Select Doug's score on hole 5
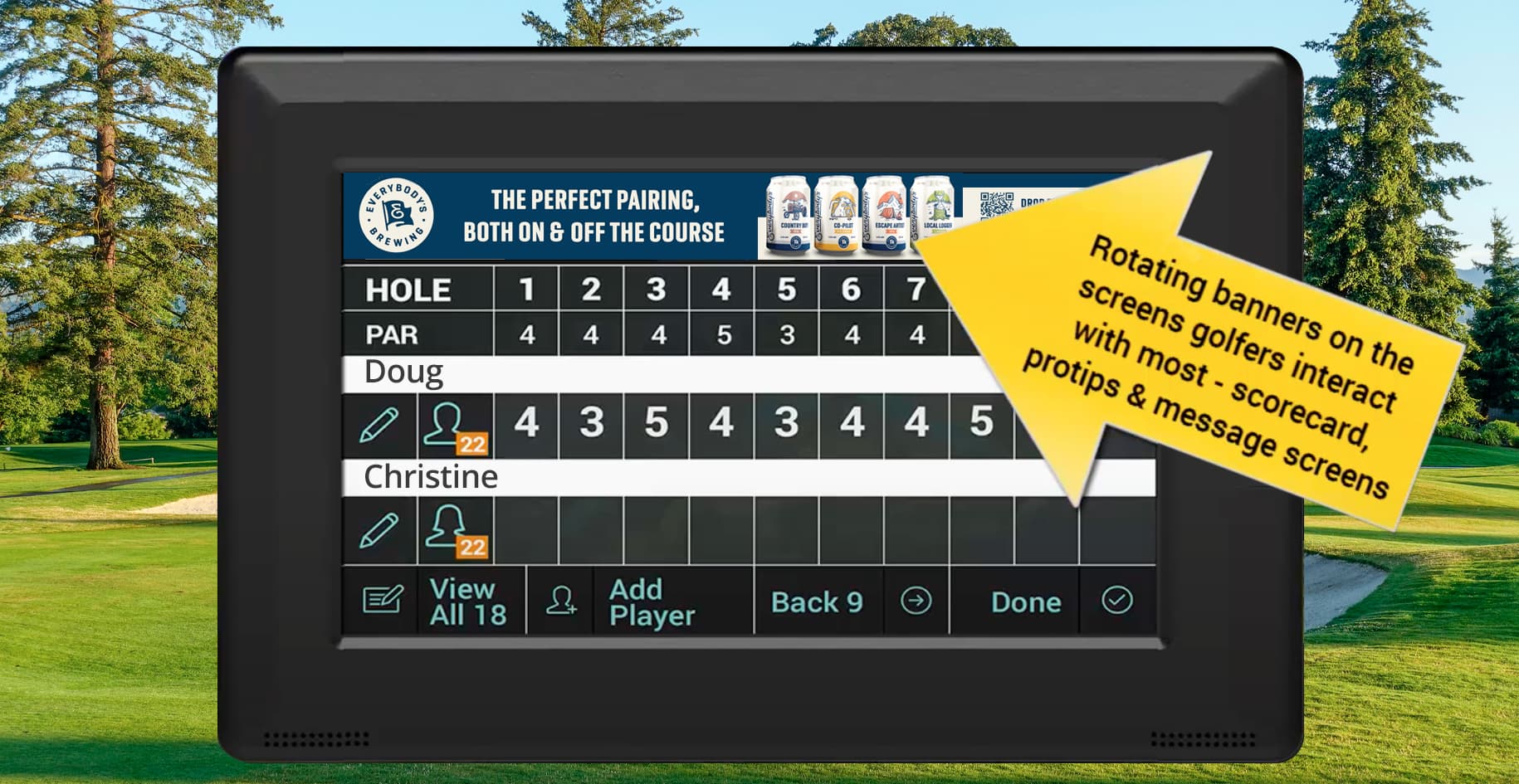 coord(786,423)
